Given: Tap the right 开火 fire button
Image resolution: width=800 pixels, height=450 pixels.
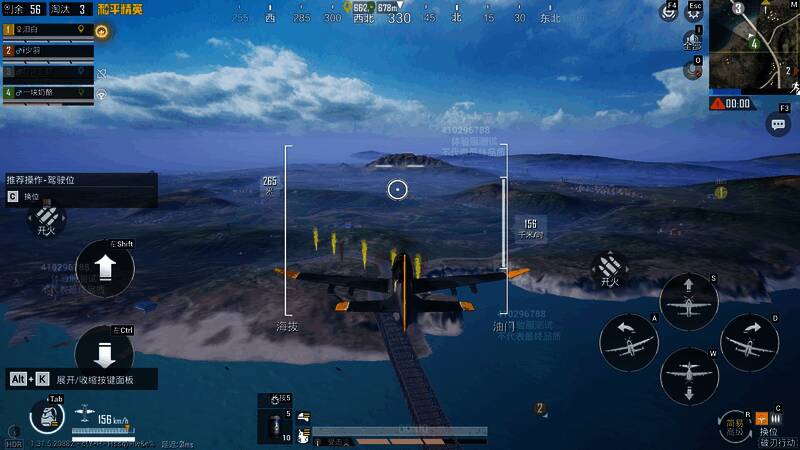Looking at the screenshot, I should 610,268.
